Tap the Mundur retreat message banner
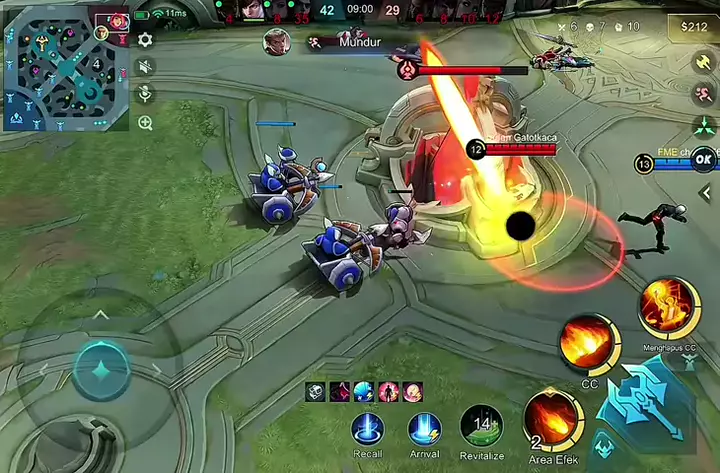Screen dimensions: 720x473 358,42
